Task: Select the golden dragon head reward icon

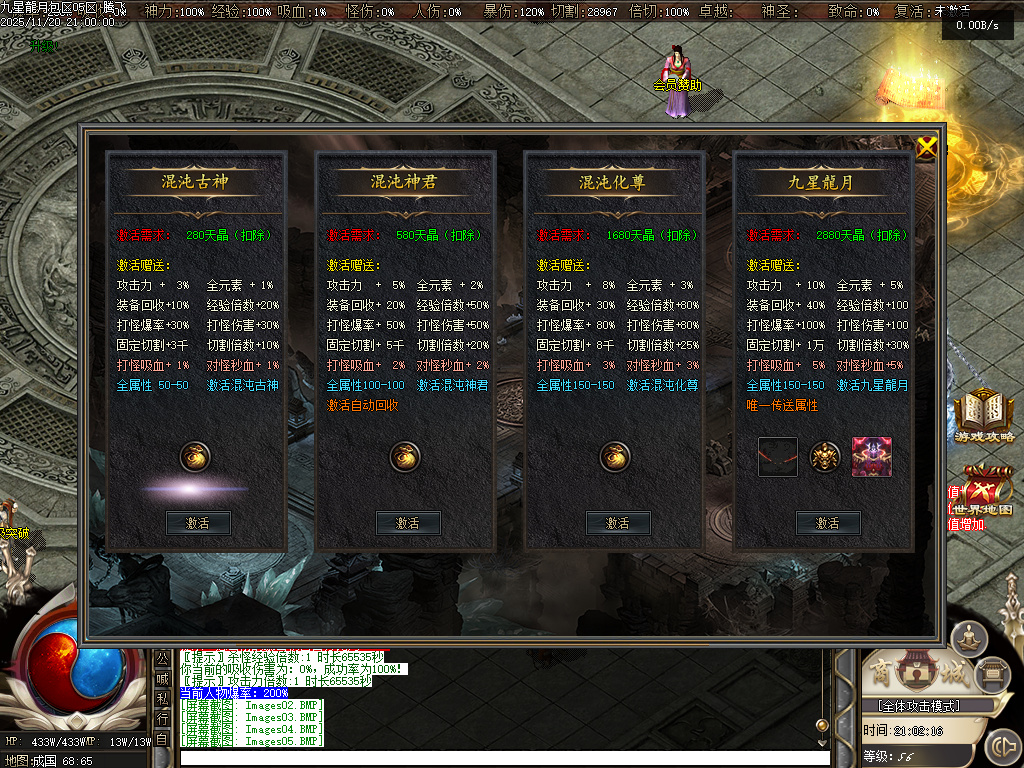Action: [x=825, y=457]
